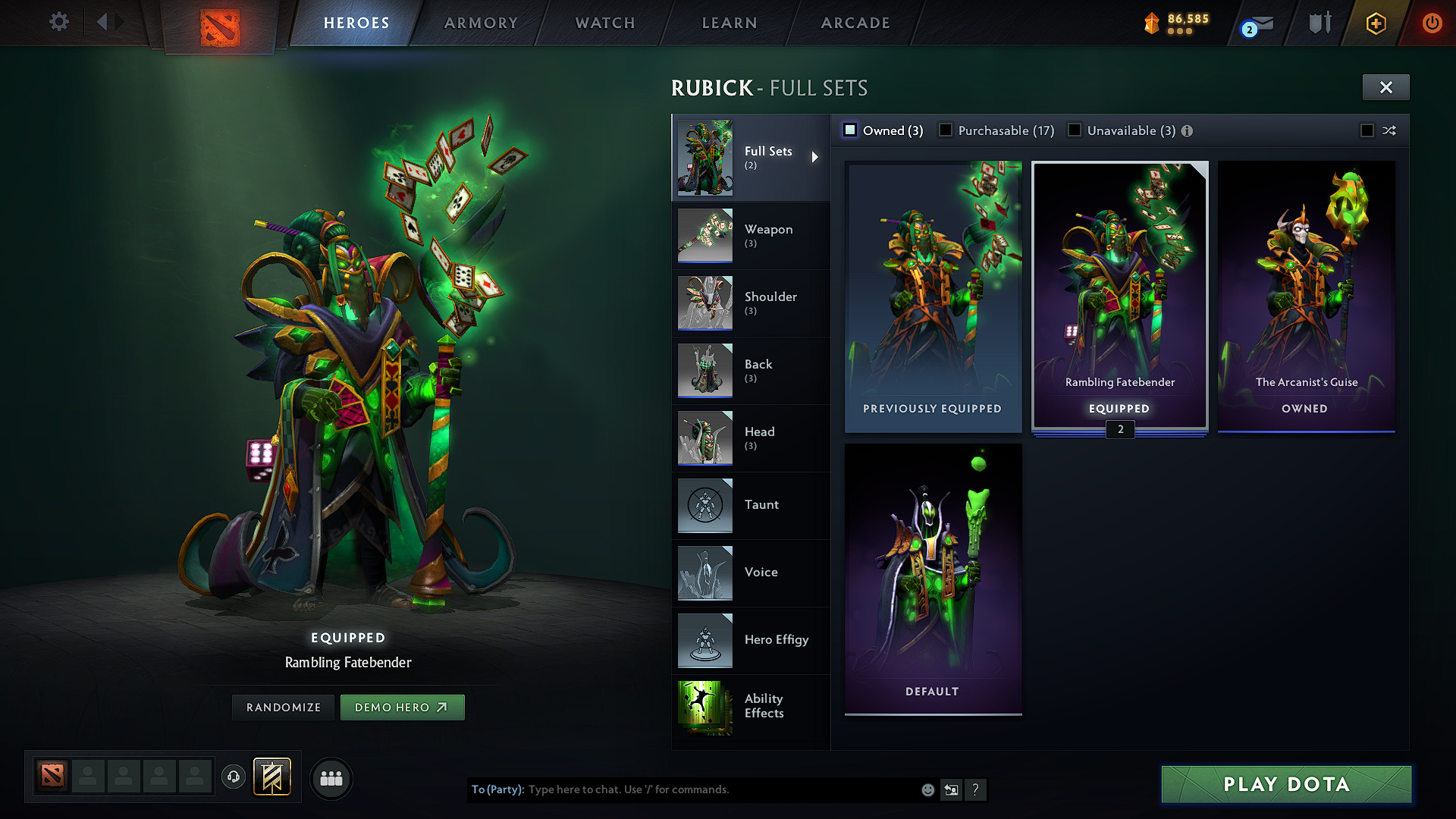Select the Shoulder item slot

pos(770,303)
